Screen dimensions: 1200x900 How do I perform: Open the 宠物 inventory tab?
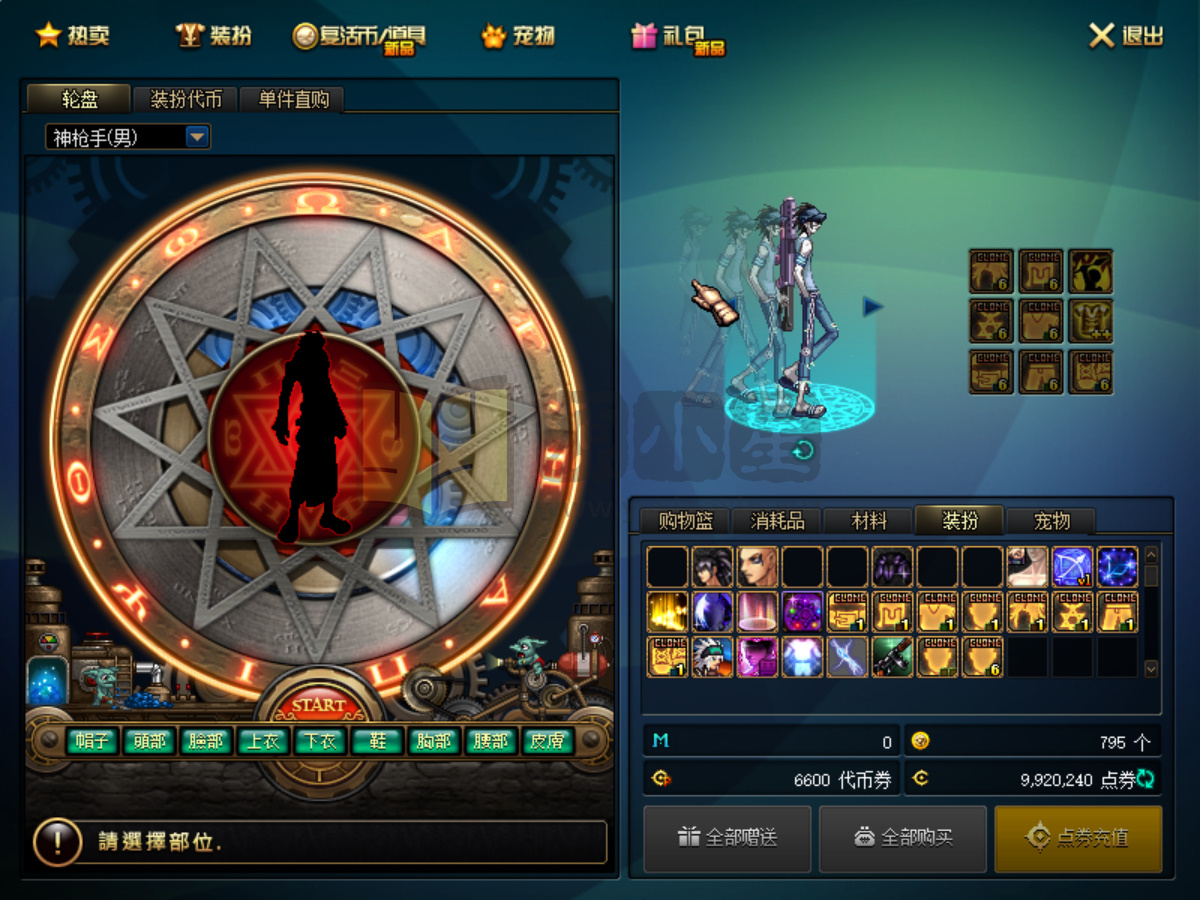1051,521
